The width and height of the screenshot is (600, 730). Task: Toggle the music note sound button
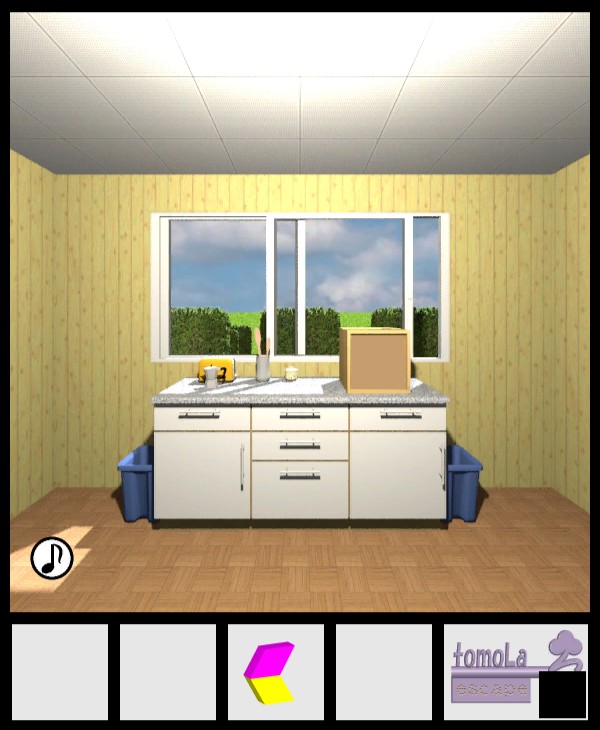52,558
